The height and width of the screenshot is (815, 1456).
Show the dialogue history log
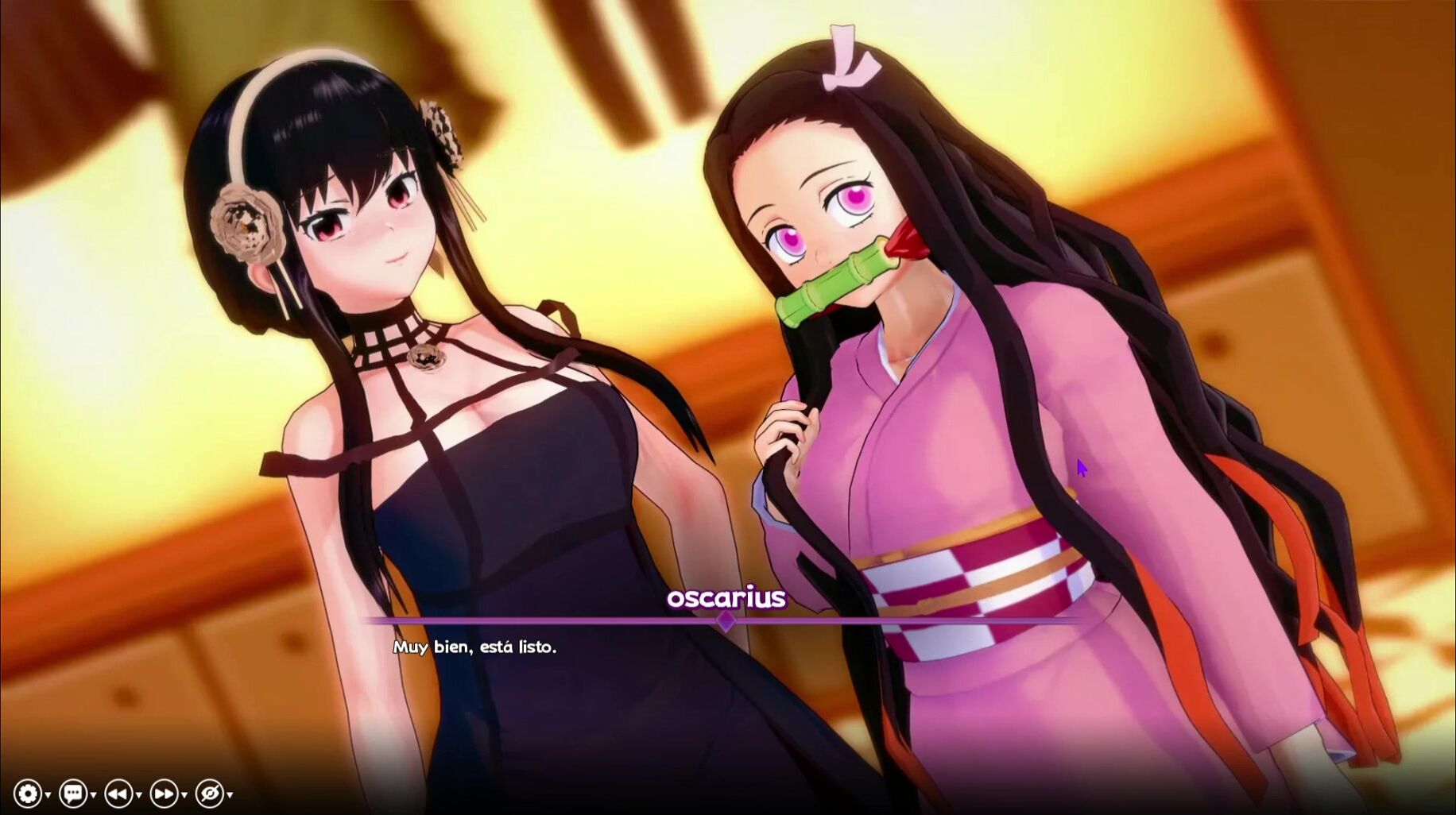tap(72, 793)
